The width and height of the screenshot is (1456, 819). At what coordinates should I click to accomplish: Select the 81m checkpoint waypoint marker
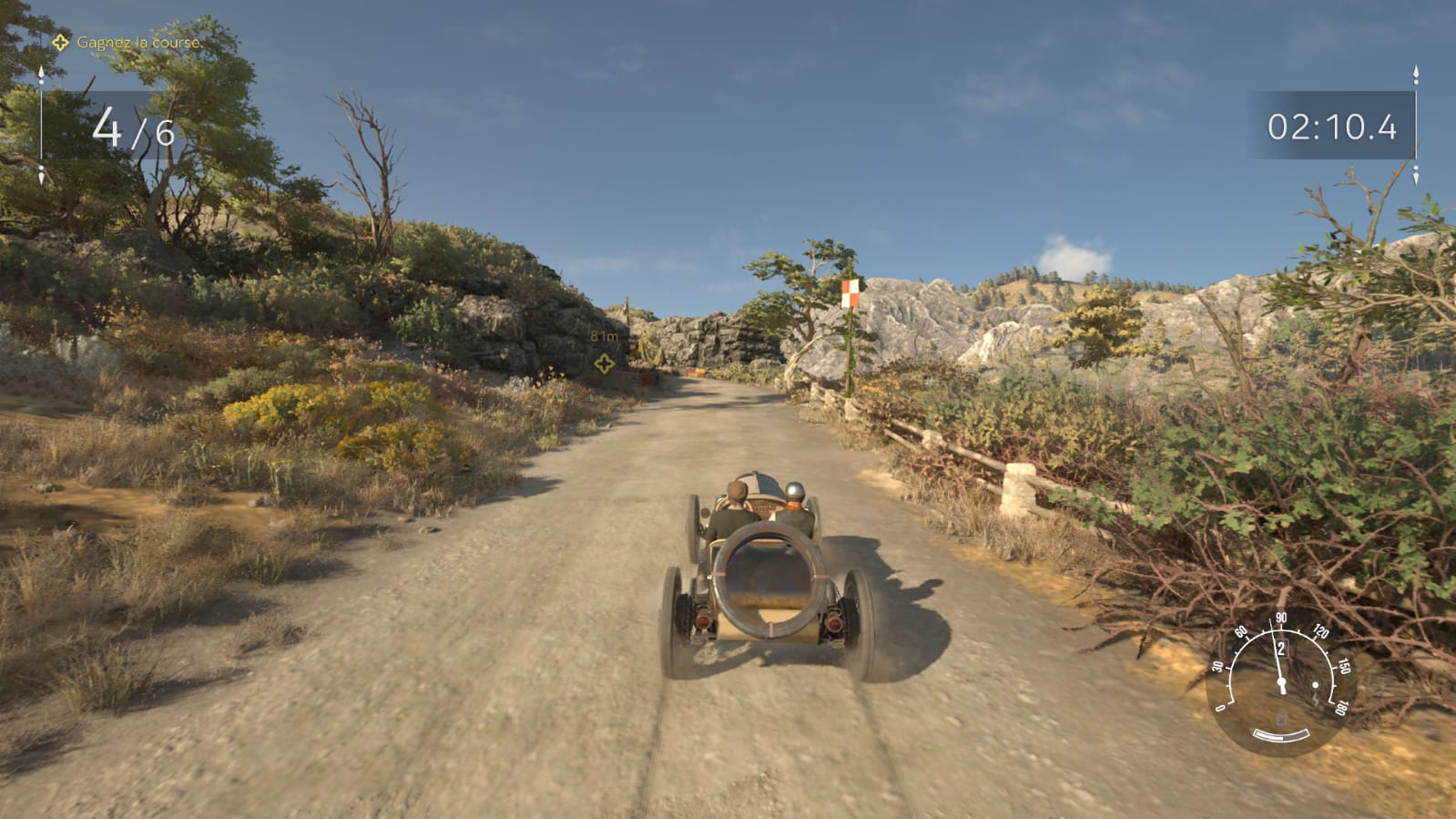point(604,363)
